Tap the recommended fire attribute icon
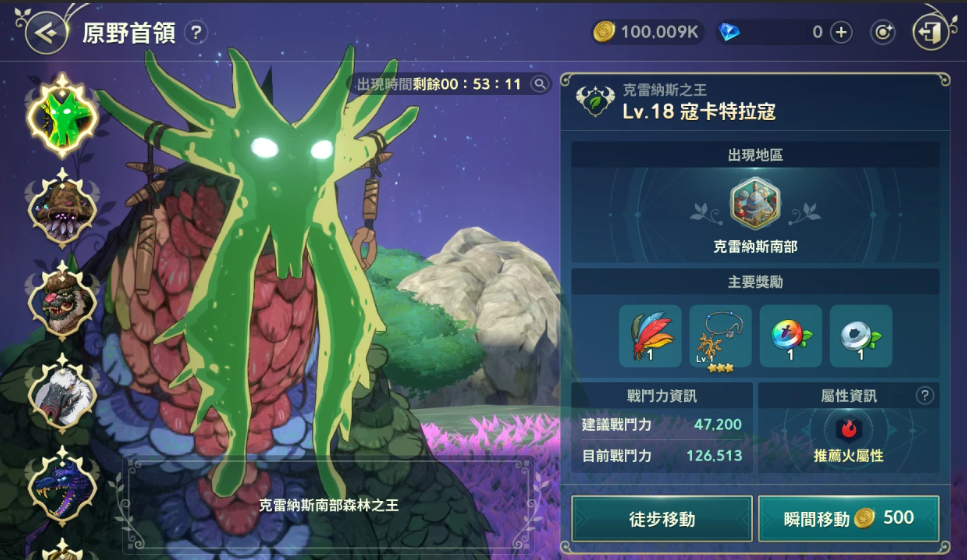This screenshot has height=560, width=967. click(x=849, y=429)
